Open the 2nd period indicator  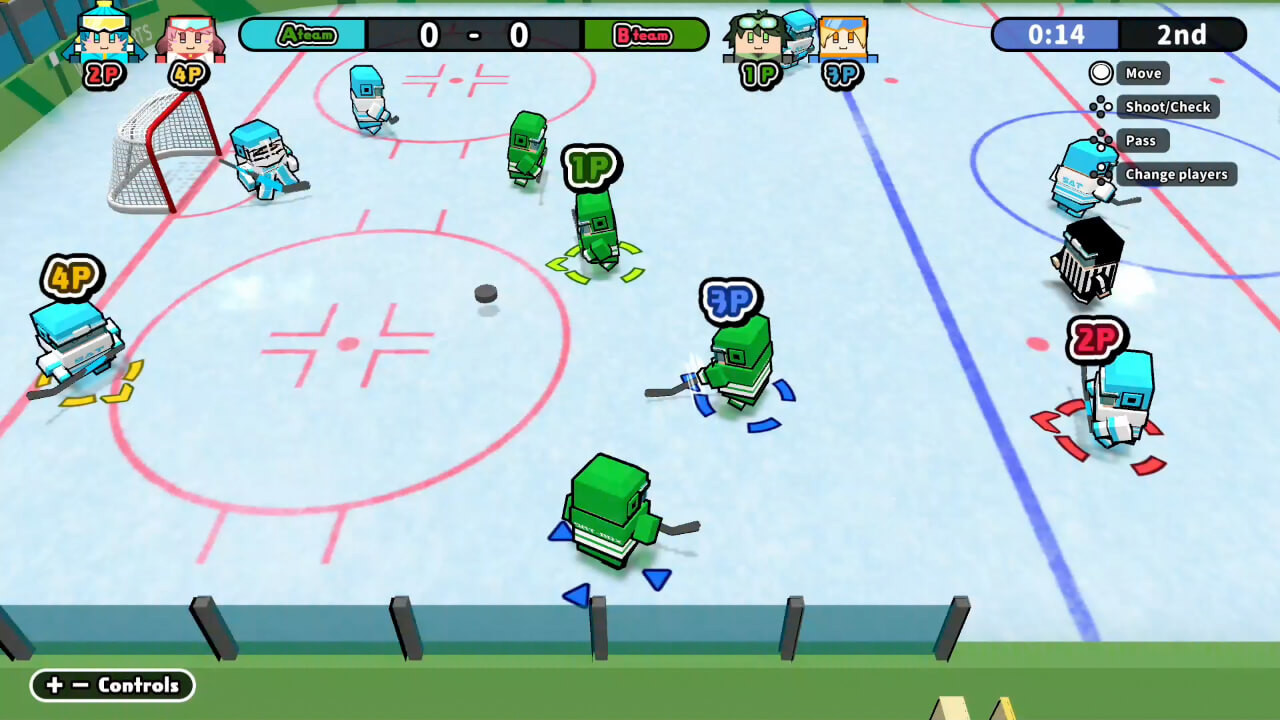(x=1183, y=34)
